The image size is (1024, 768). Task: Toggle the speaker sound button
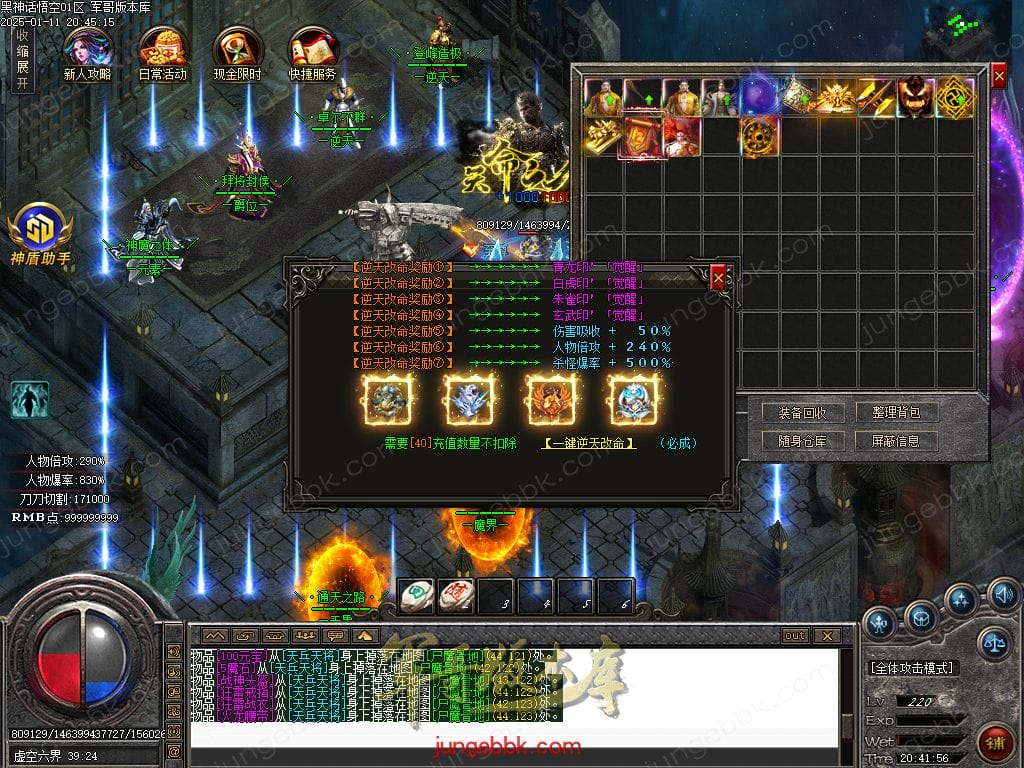[1003, 596]
